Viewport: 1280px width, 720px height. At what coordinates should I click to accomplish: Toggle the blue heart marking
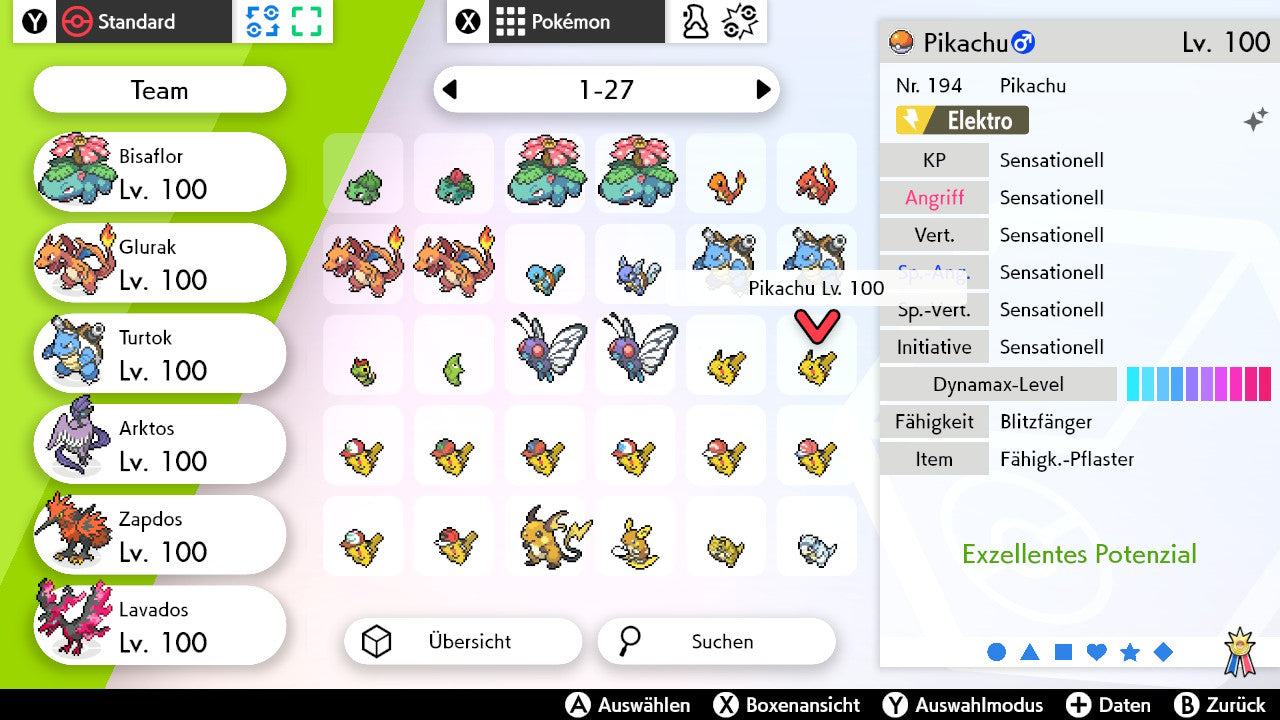click(x=1096, y=652)
